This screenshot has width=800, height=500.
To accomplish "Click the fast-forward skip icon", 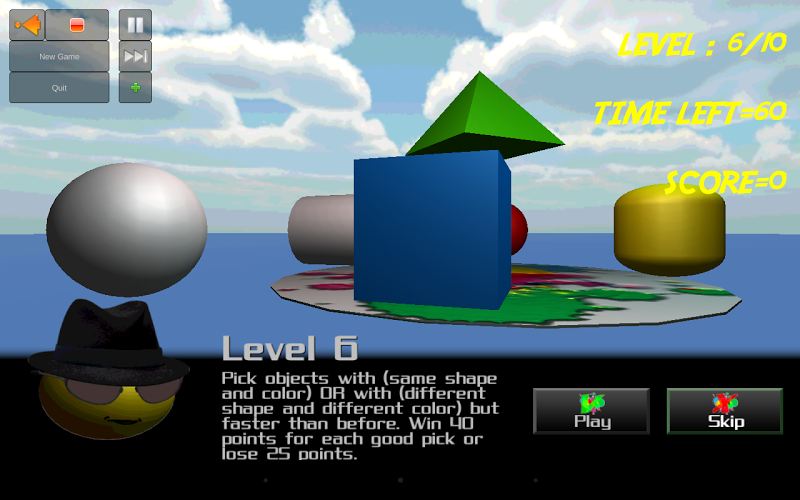I will (135, 57).
